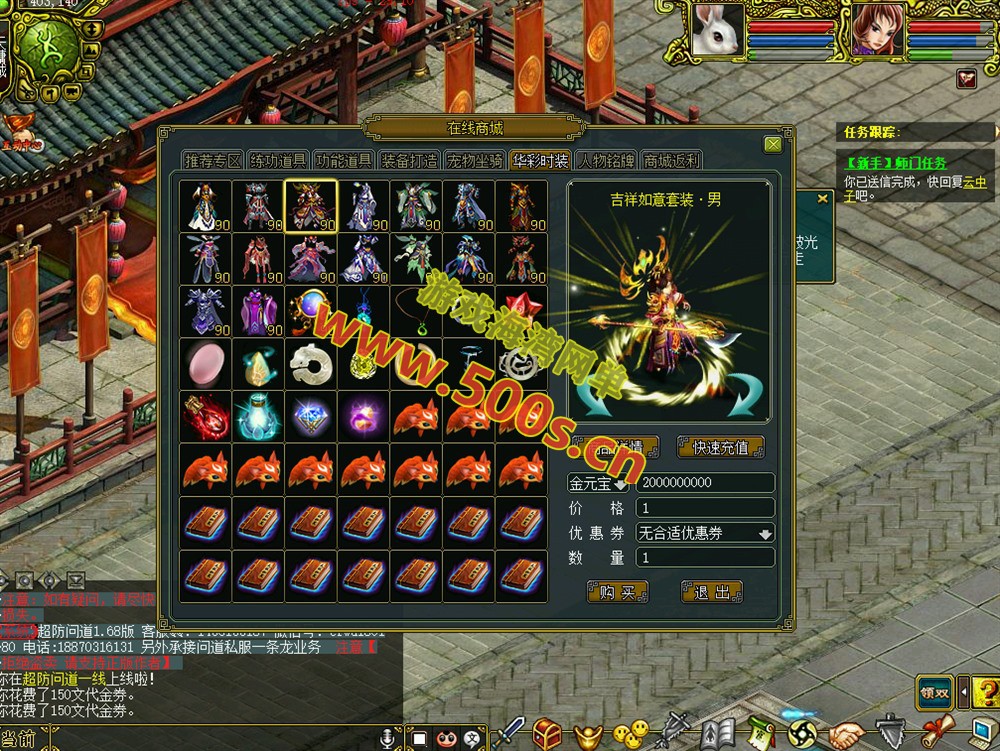
Task: Click the 快速充值 recharge button
Action: click(720, 447)
